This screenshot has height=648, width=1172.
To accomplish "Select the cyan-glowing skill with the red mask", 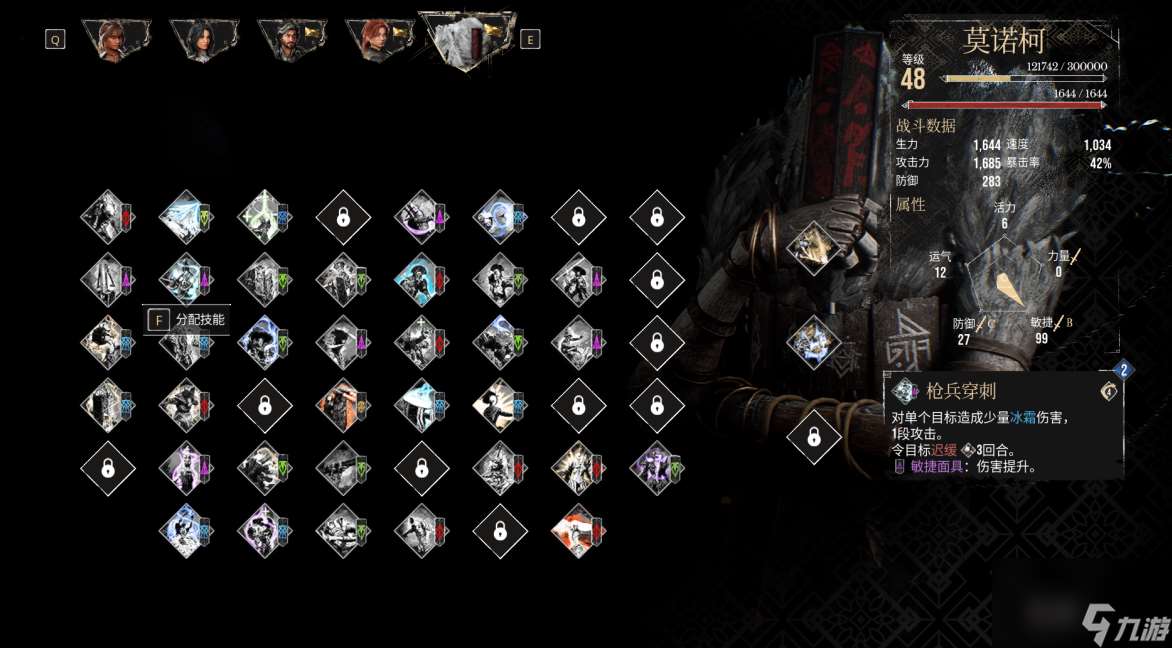I will click(421, 278).
